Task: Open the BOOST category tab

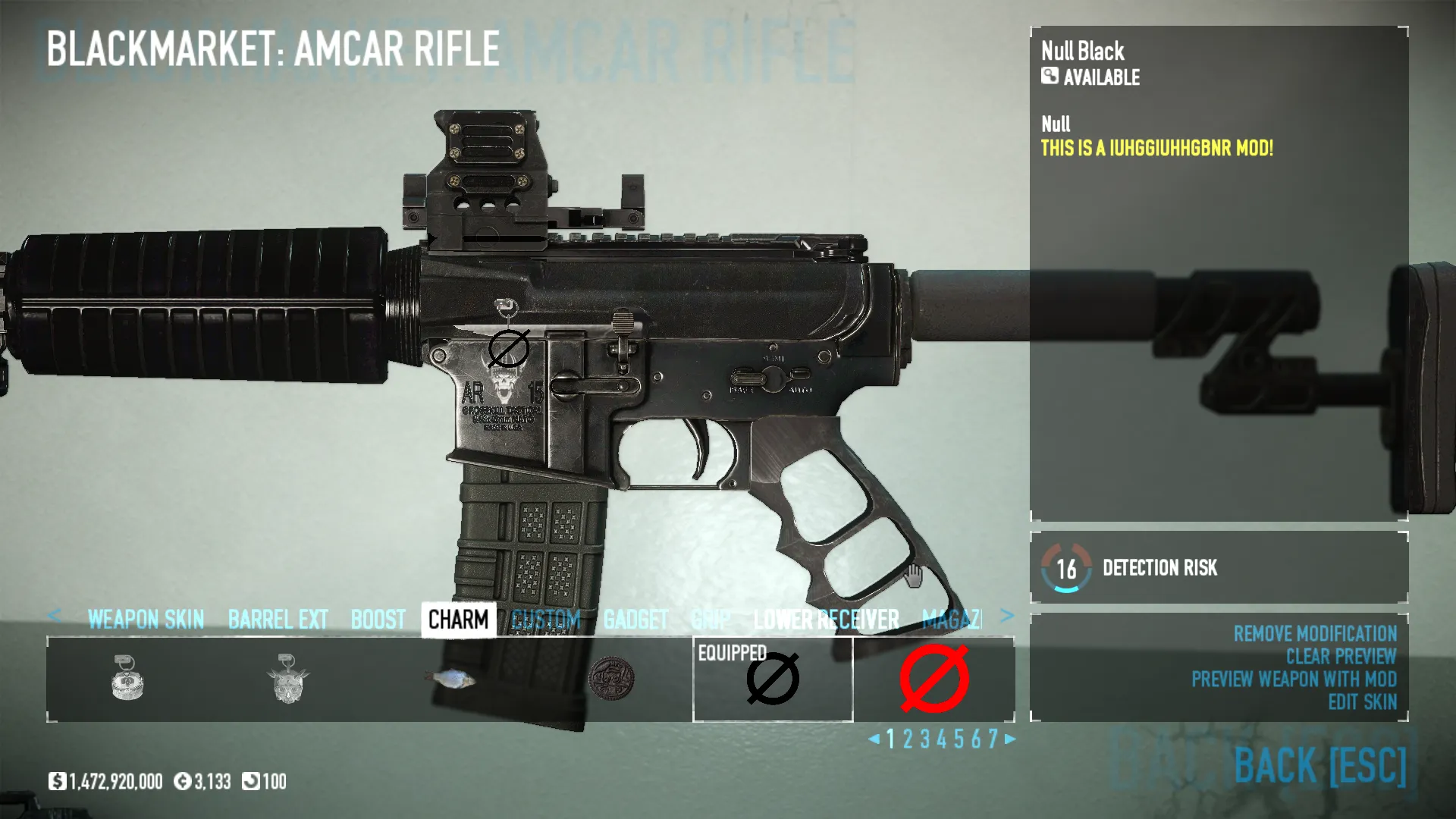Action: click(x=380, y=620)
